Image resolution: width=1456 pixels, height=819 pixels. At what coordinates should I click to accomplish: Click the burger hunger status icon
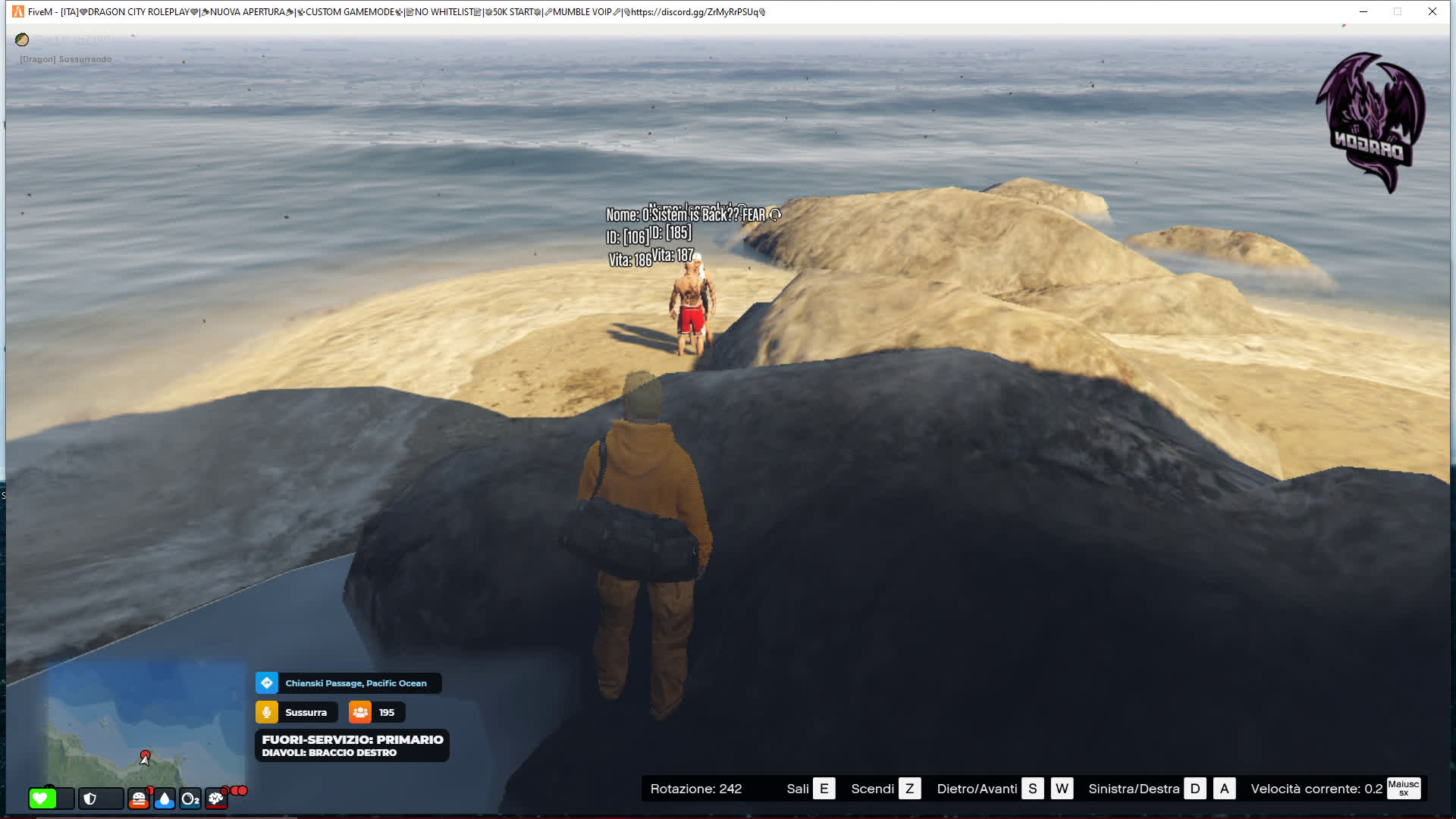(139, 799)
